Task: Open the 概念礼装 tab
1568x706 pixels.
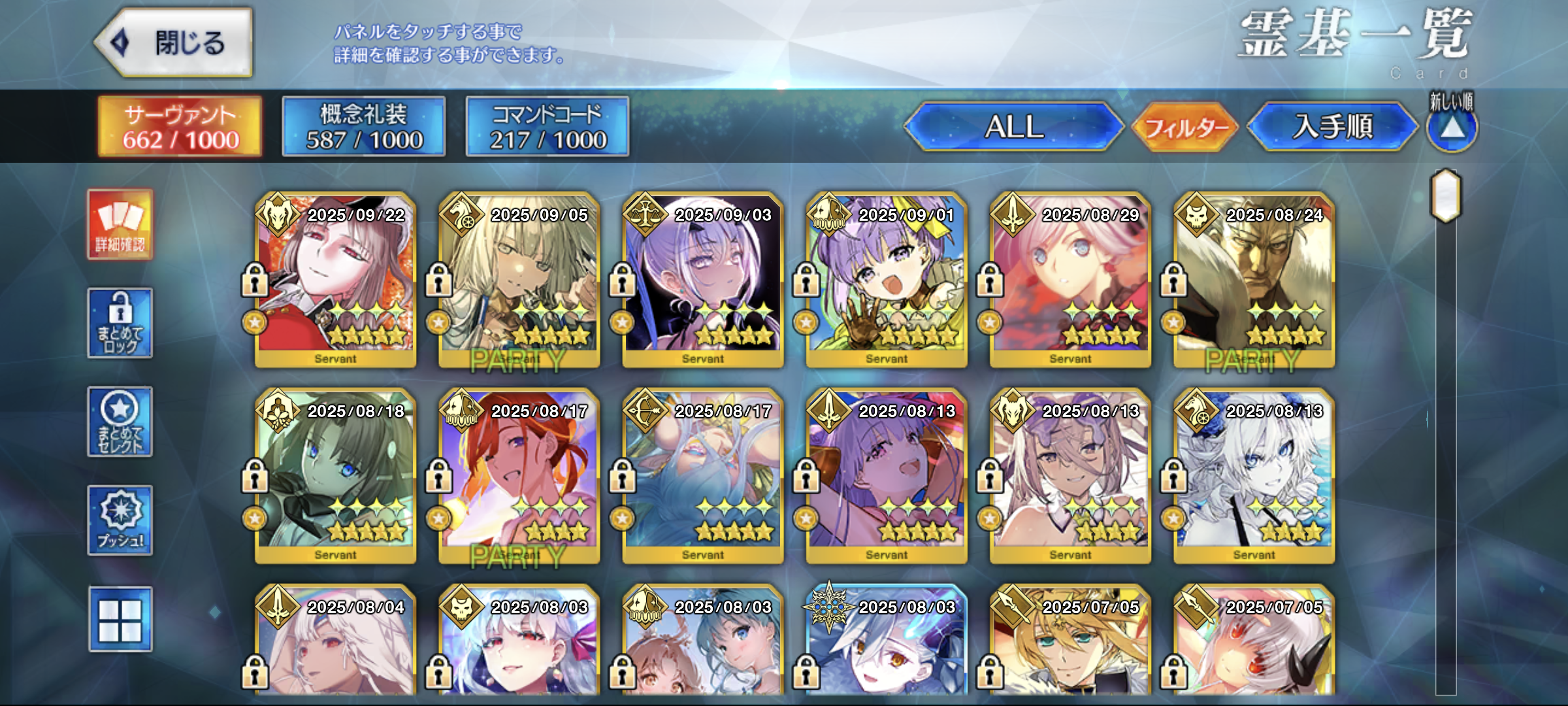Action: click(x=364, y=127)
